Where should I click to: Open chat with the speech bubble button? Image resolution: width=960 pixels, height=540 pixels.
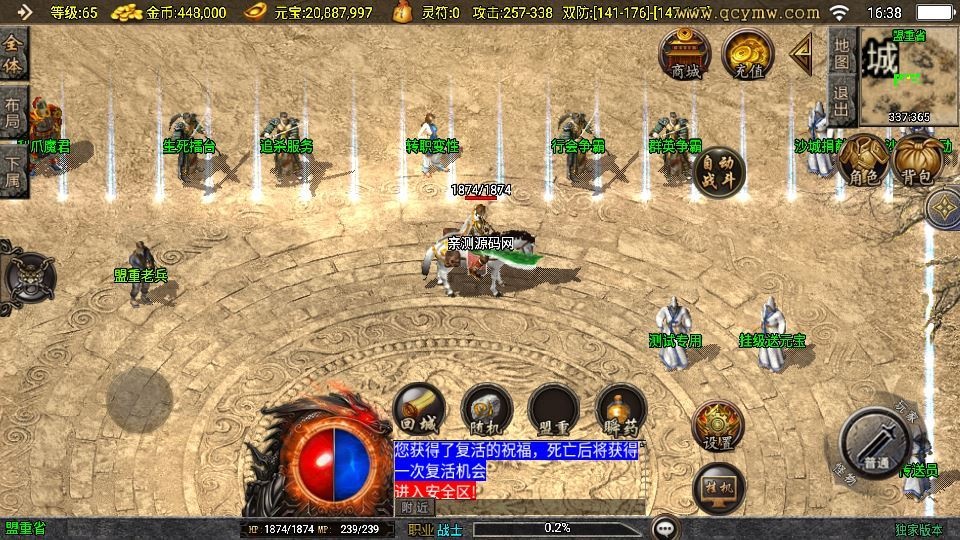tap(665, 527)
